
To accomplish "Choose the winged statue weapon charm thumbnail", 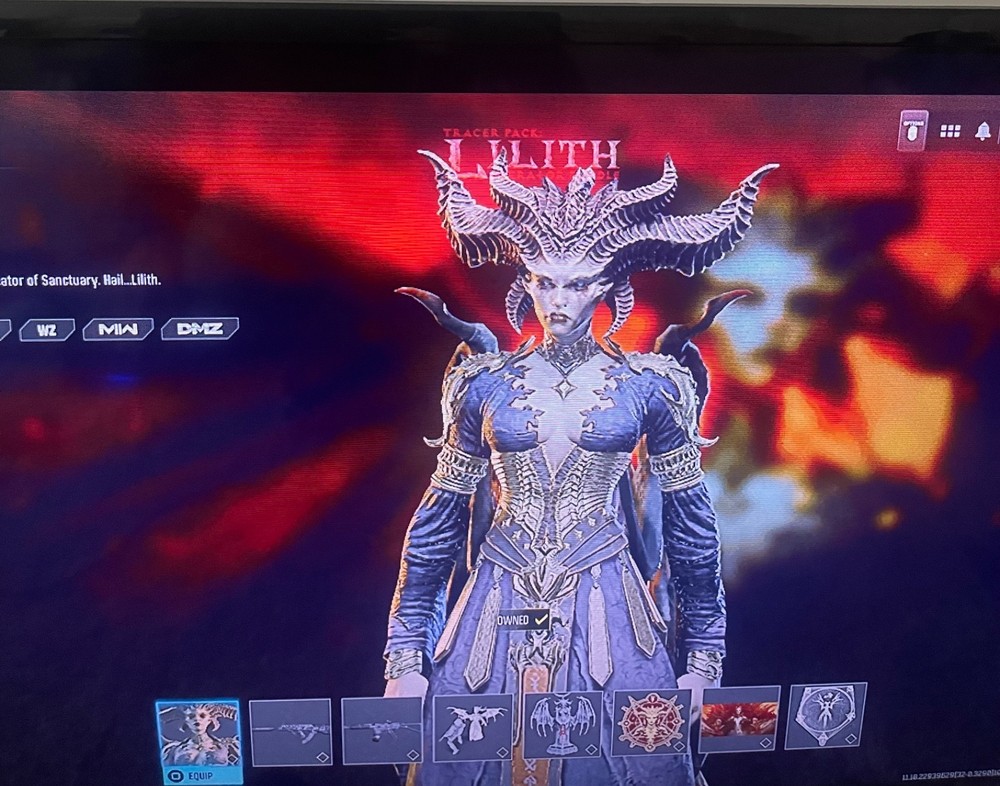I will tap(563, 724).
